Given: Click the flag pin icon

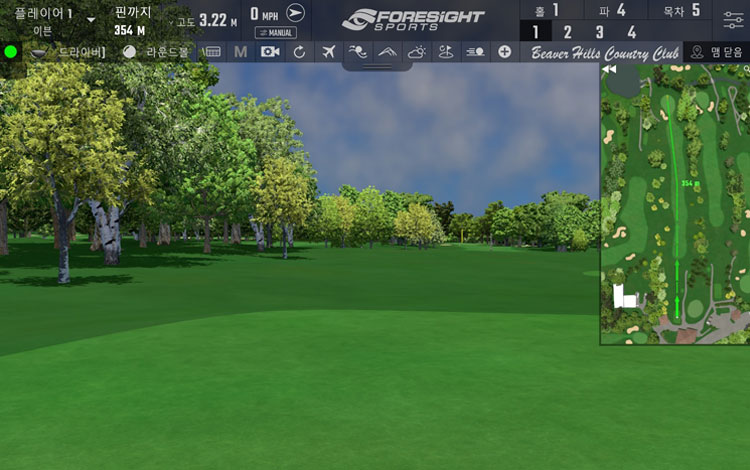Looking at the screenshot, I should pos(445,51).
